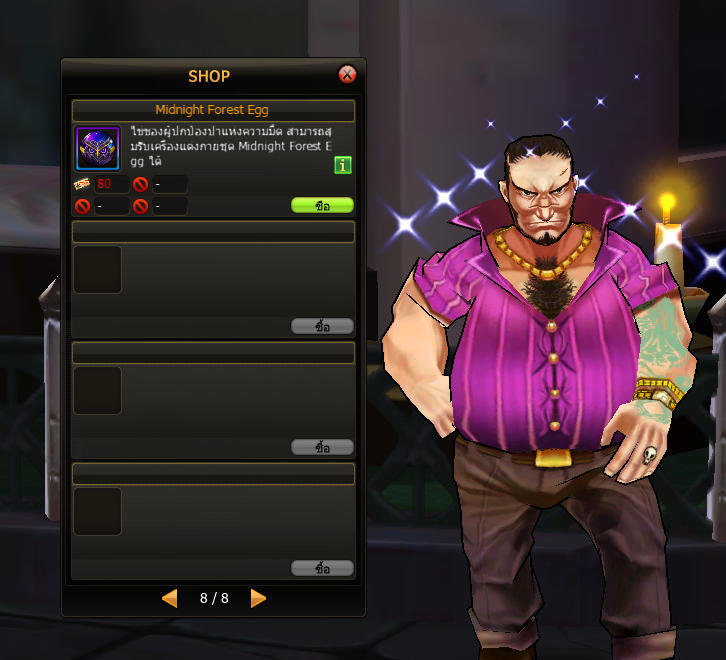Screen dimensions: 726x660
Task: Select the Midnight Forest Egg owl icon
Action: [x=97, y=148]
